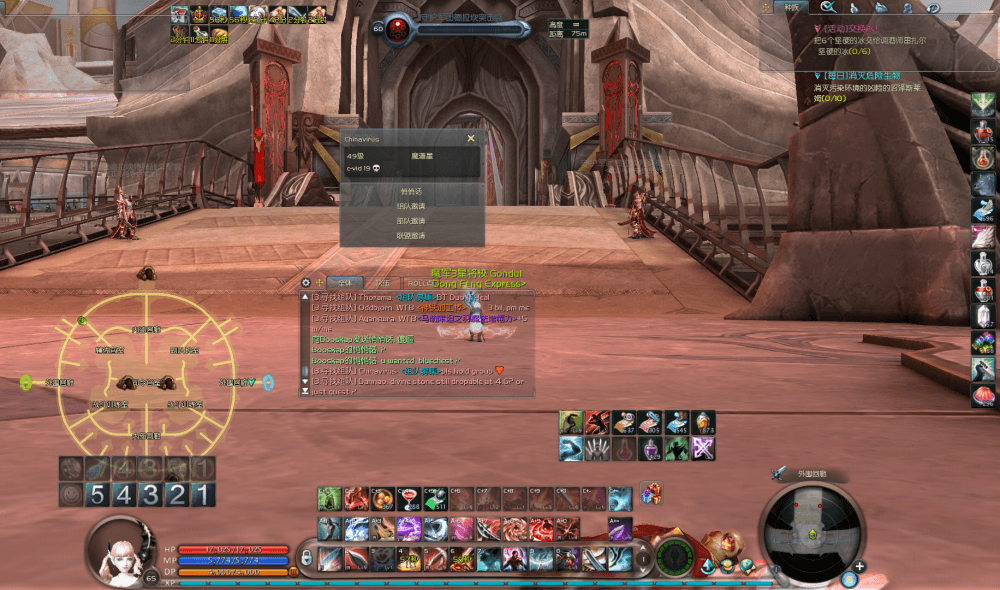
Task: Select 组队邀请 party invite option
Action: [412, 206]
